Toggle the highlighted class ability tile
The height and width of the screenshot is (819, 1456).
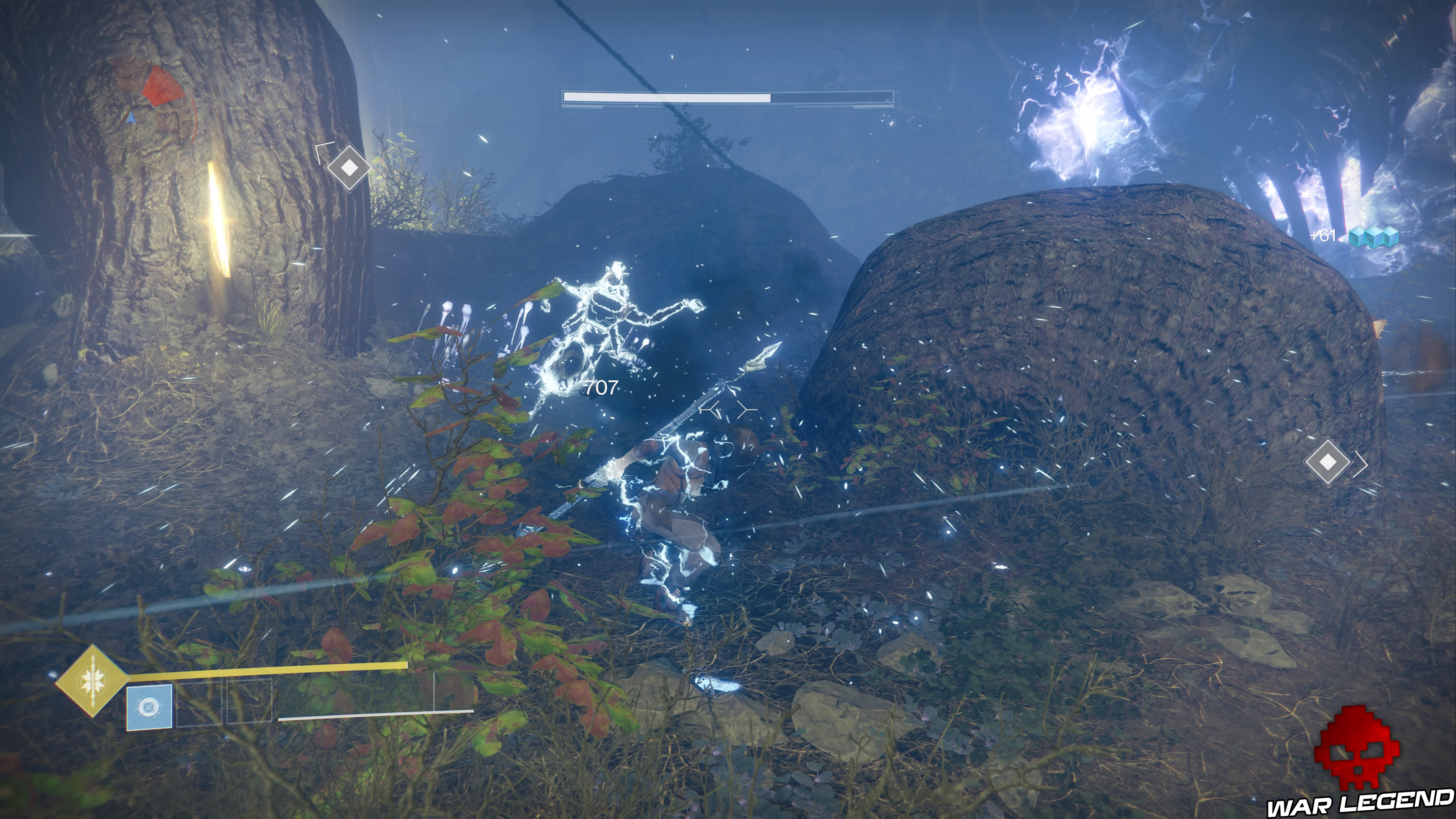(149, 706)
